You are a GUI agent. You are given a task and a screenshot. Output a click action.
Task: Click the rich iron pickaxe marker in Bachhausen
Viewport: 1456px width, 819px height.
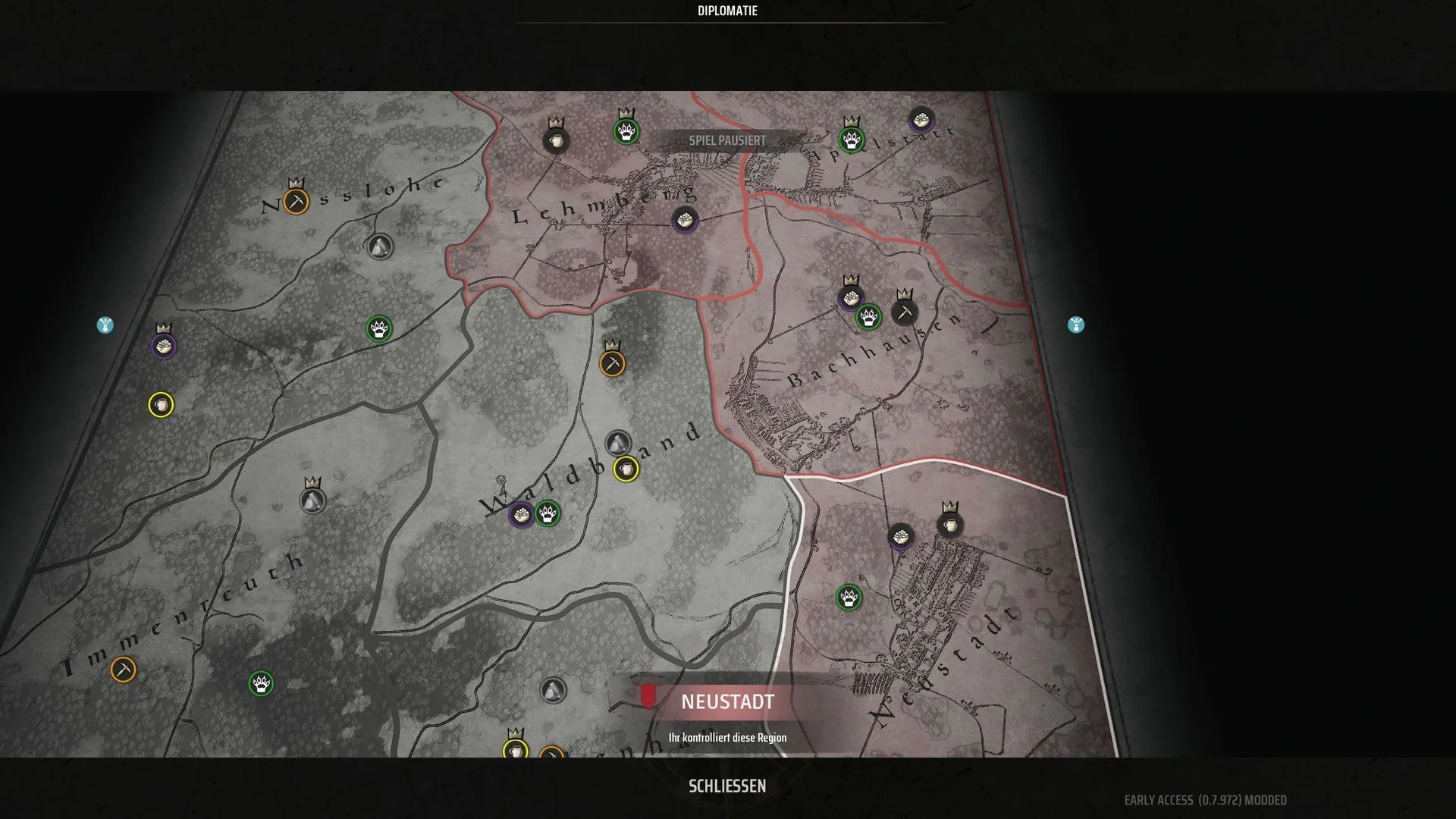[905, 312]
